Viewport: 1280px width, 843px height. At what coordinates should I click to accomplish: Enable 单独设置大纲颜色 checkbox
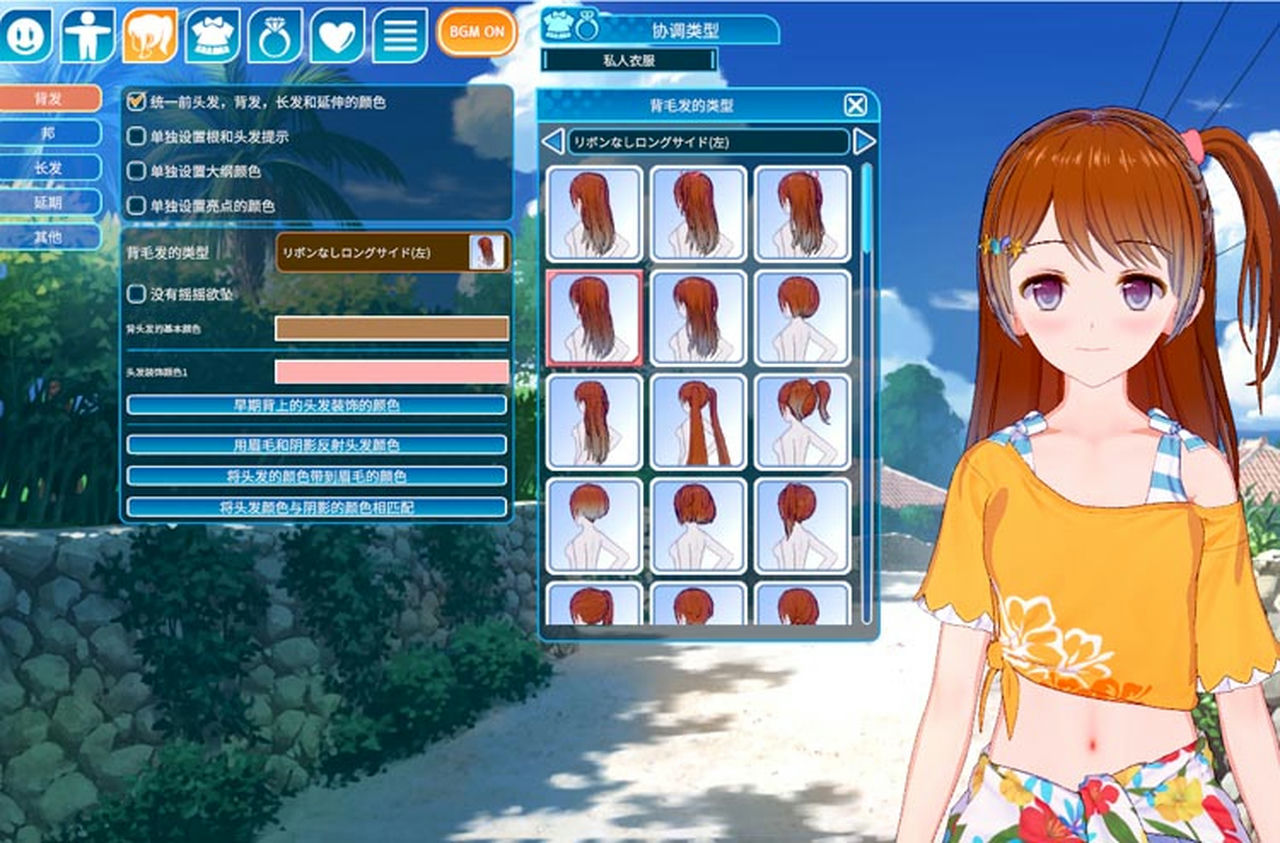(137, 171)
